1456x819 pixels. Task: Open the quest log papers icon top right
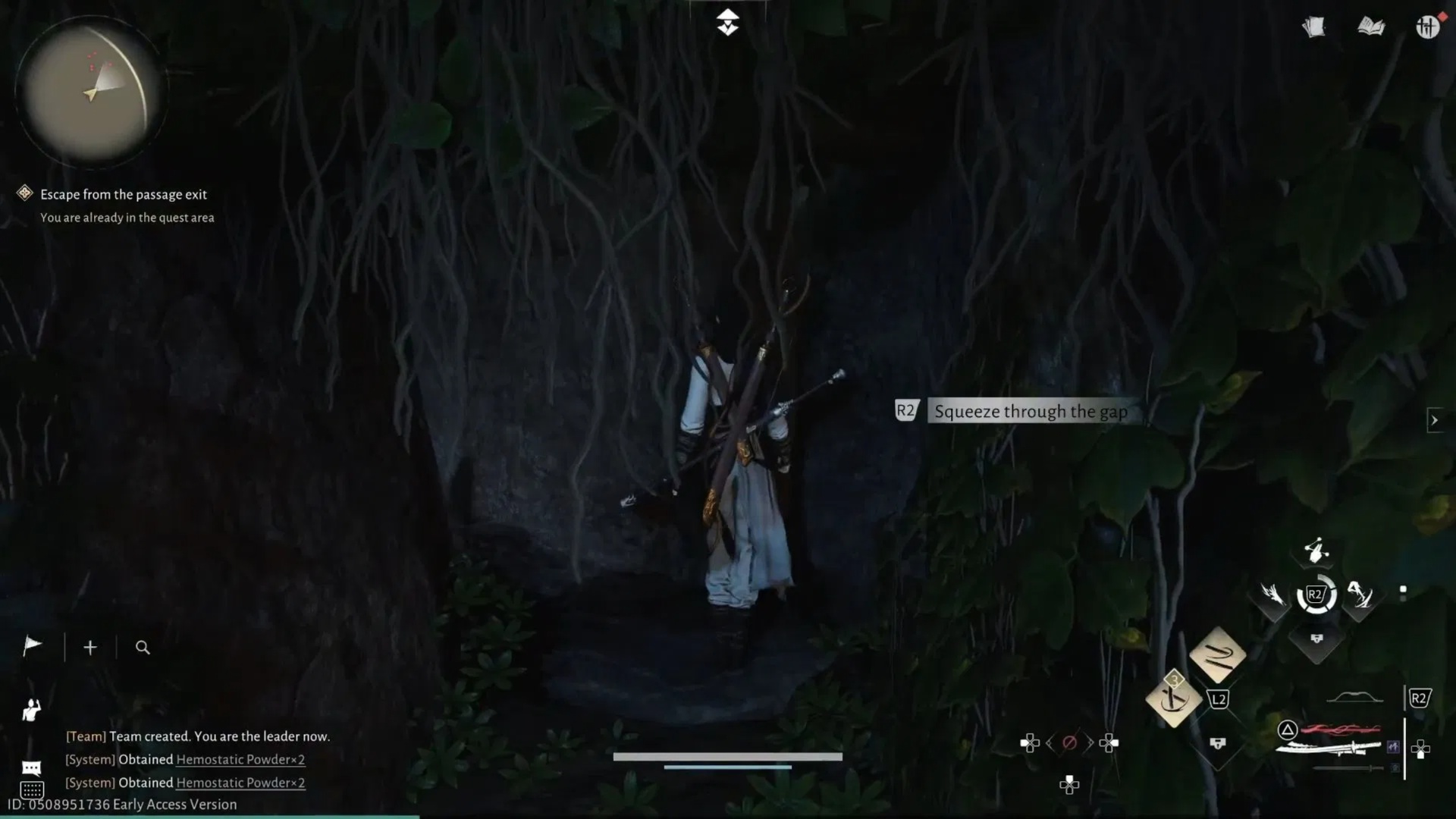pos(1313,27)
